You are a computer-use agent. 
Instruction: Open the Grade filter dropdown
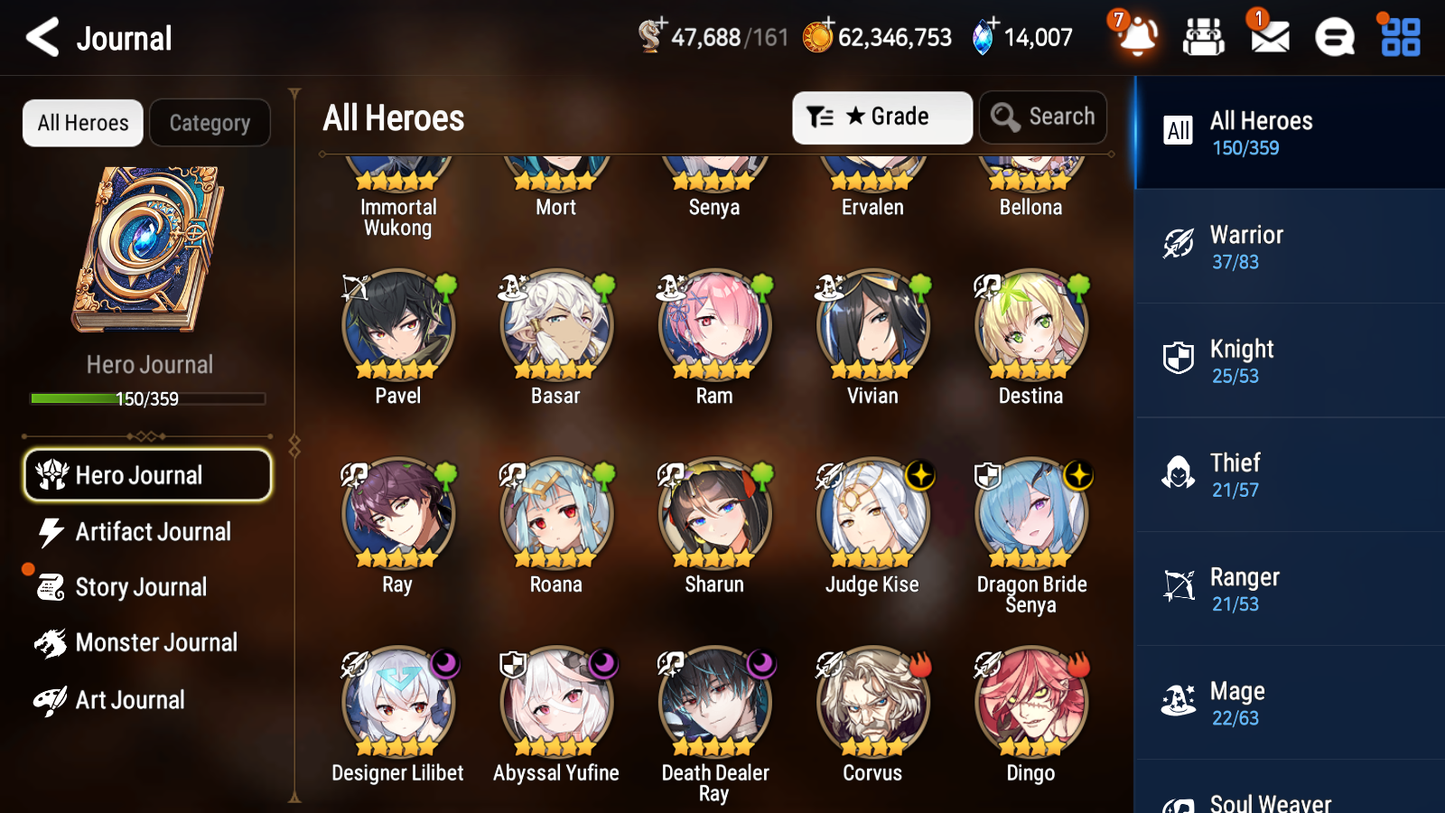(882, 117)
